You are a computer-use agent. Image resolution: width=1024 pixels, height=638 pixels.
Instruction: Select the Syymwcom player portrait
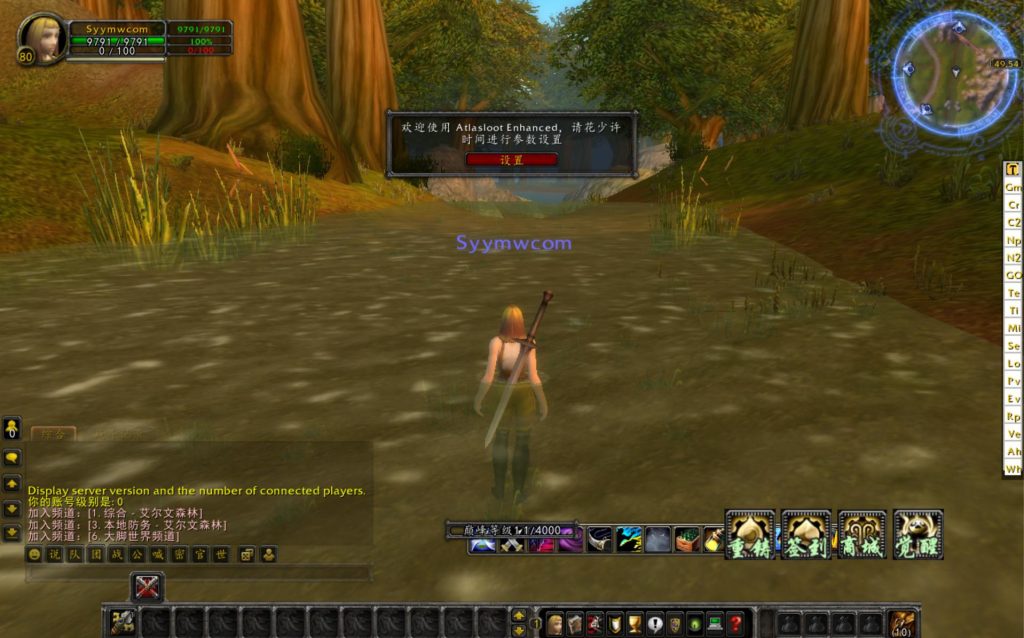pos(44,38)
